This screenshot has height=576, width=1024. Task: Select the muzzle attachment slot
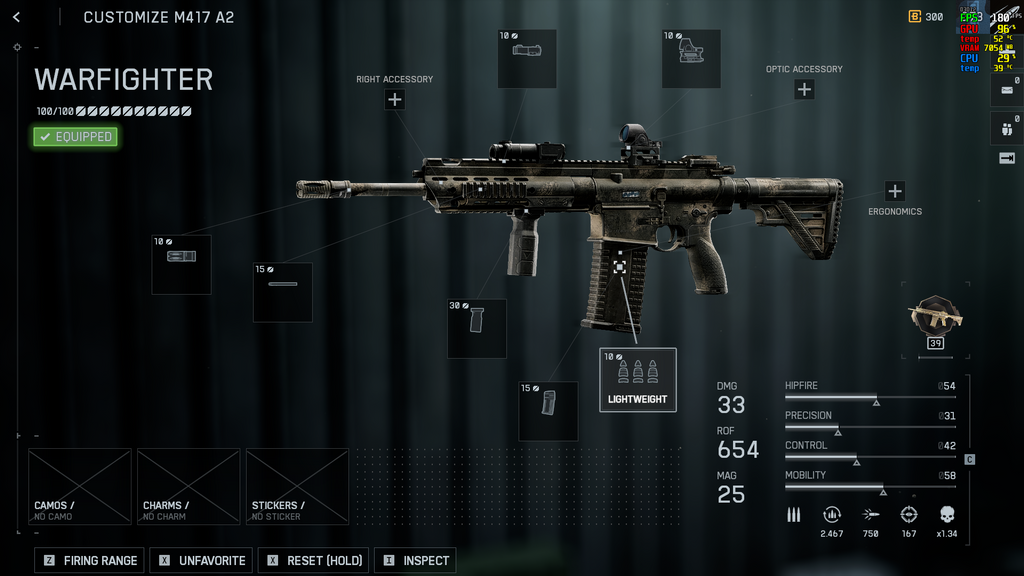pyautogui.click(x=181, y=264)
